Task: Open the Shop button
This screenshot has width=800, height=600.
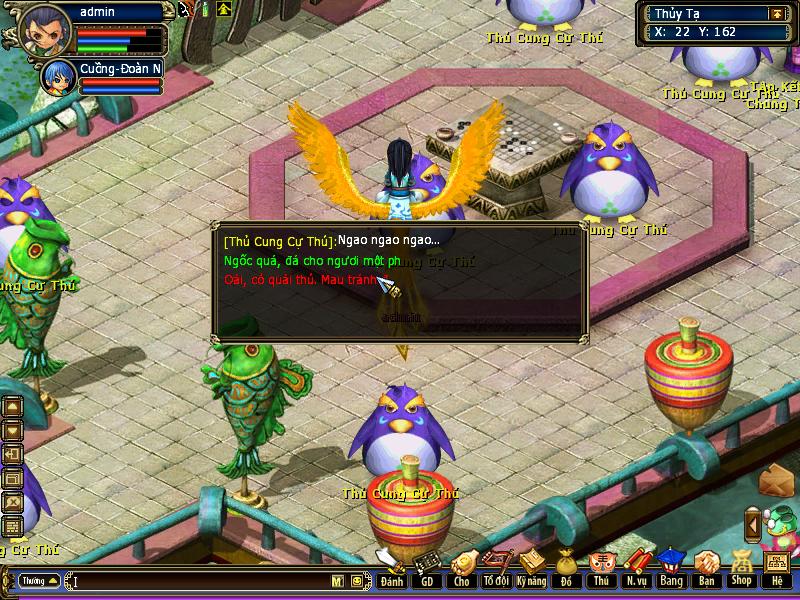Action: [x=741, y=570]
